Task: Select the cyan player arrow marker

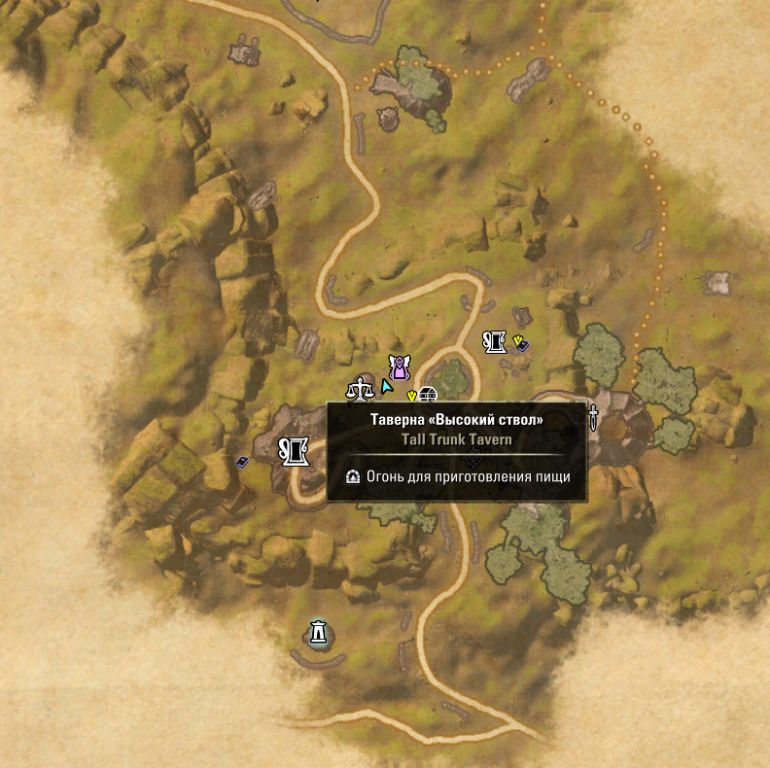Action: click(x=385, y=384)
